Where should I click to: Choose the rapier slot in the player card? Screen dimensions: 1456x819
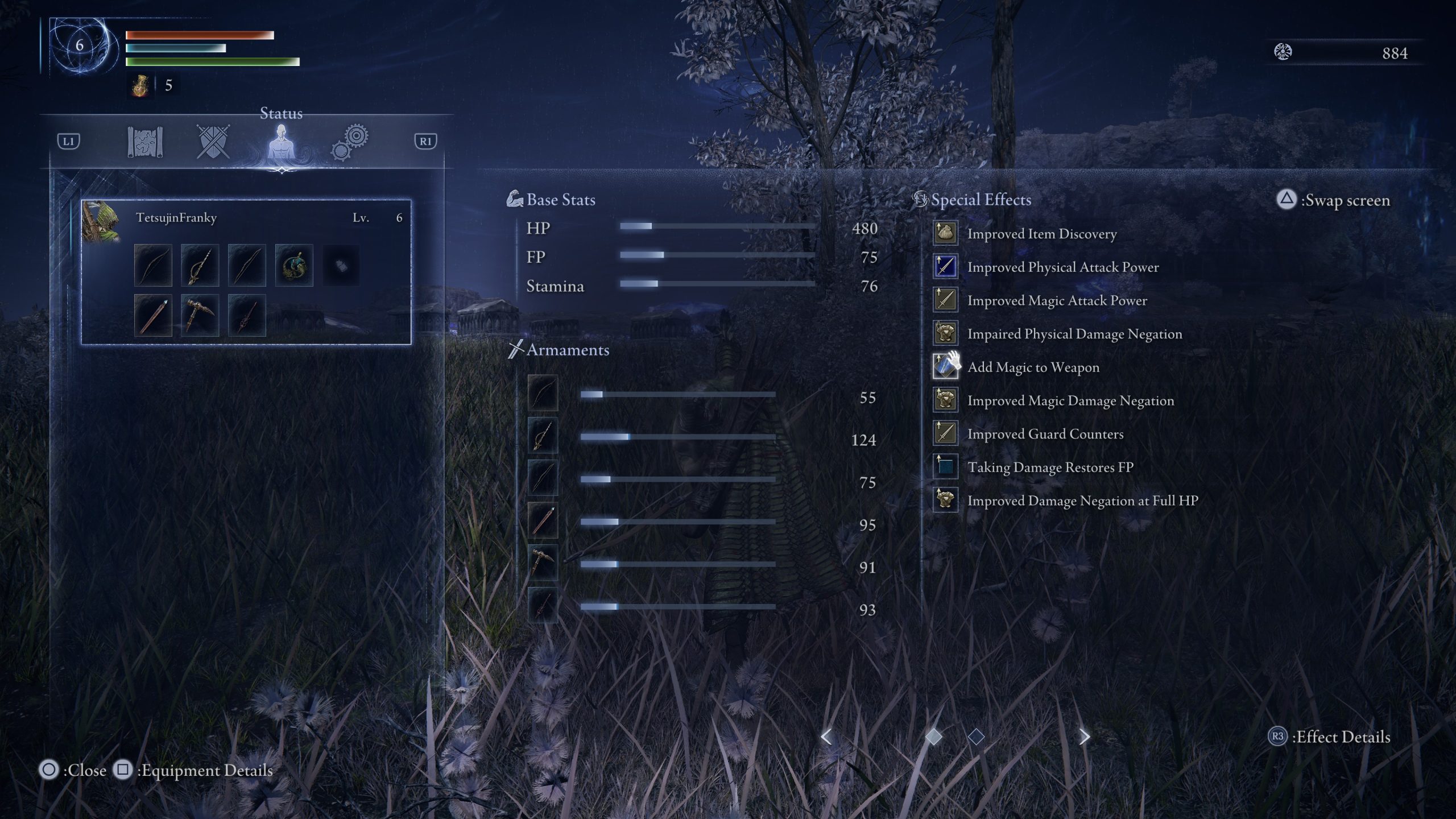coord(200,265)
